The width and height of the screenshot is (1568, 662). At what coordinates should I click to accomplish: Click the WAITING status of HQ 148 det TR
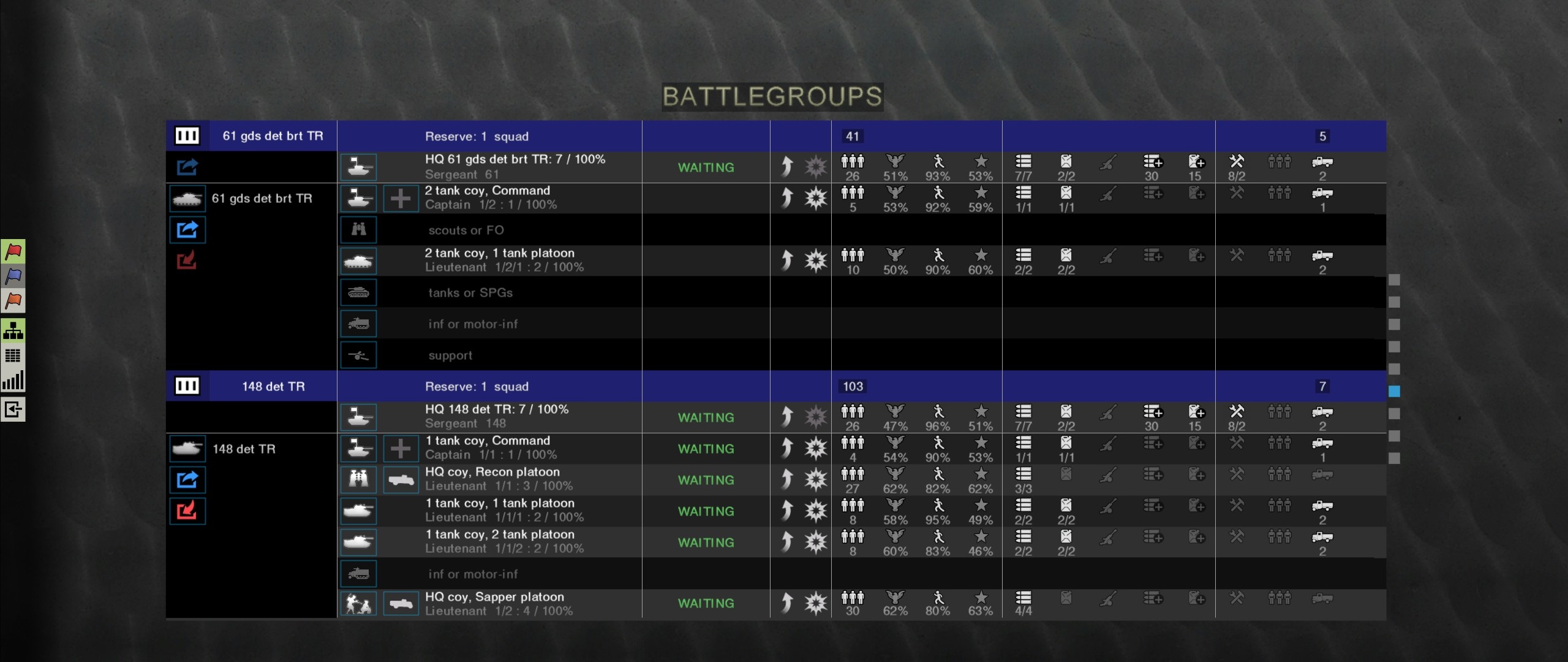(x=706, y=417)
